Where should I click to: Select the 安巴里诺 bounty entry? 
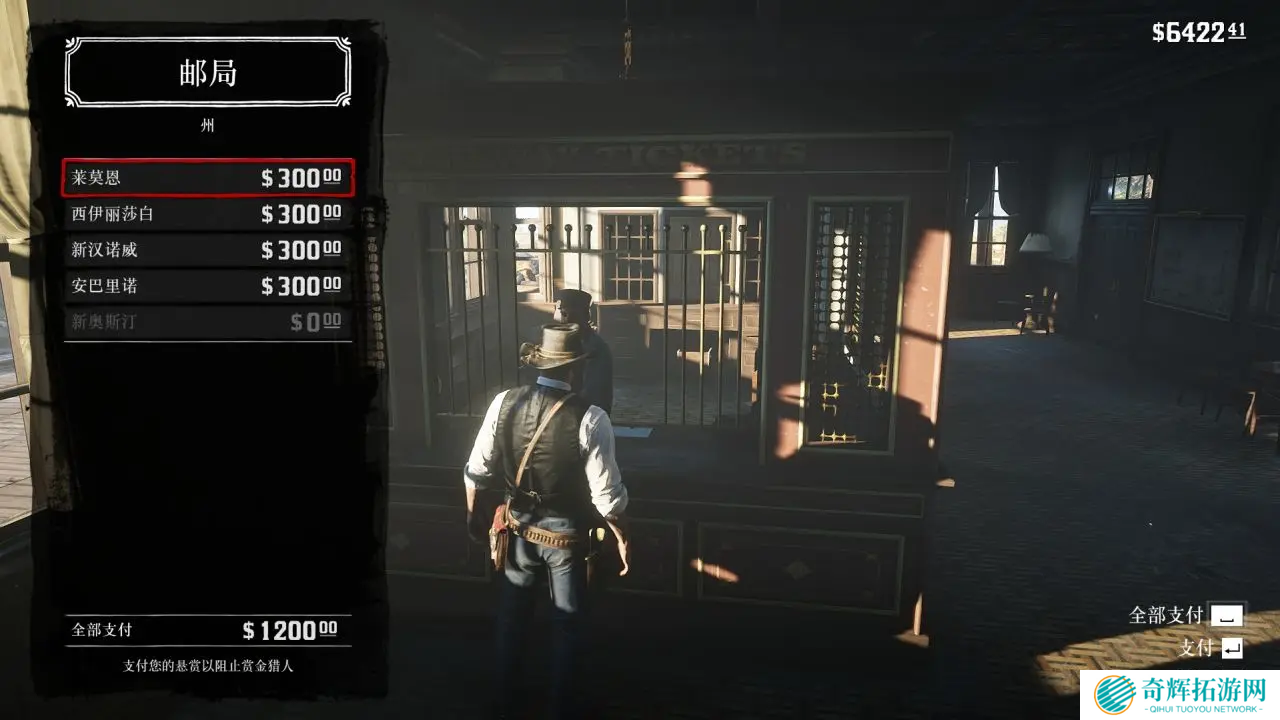[207, 286]
